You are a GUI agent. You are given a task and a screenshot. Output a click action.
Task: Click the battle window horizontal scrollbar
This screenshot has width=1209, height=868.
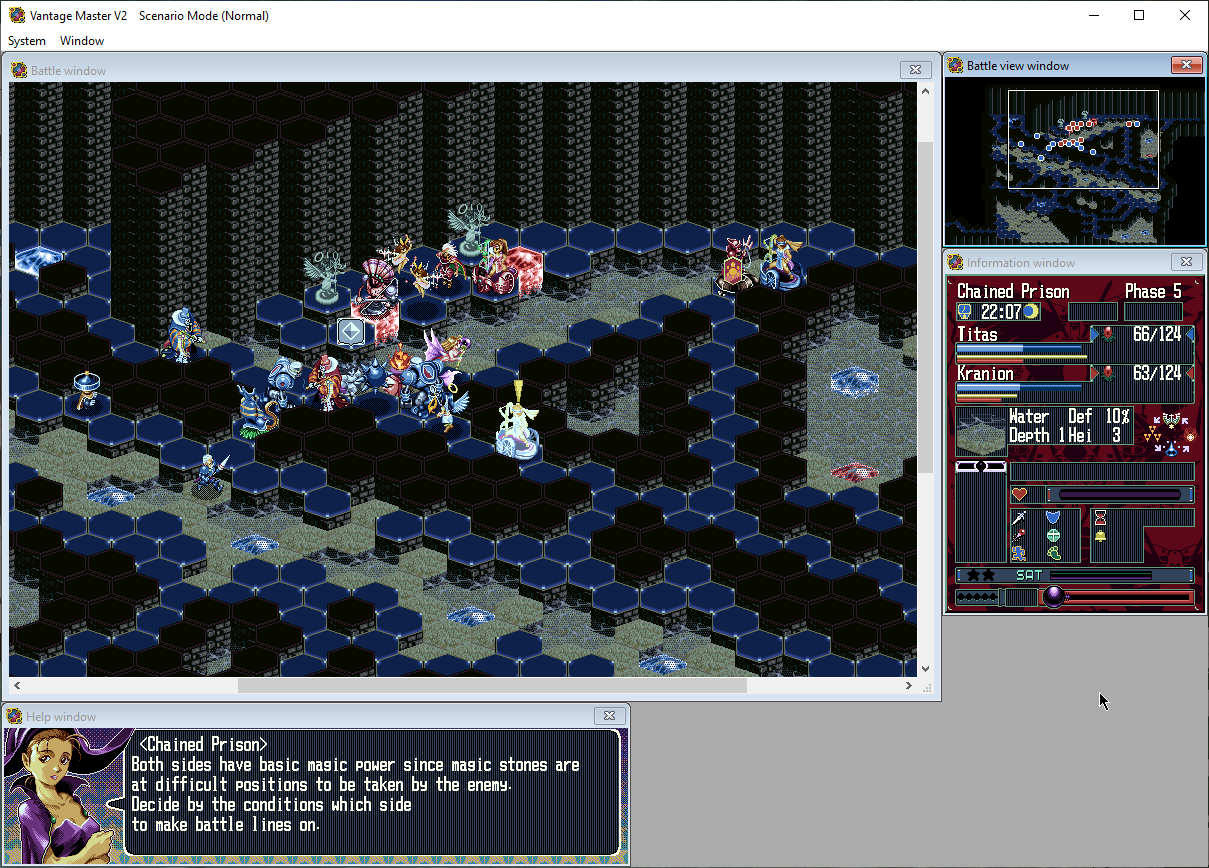[x=492, y=686]
